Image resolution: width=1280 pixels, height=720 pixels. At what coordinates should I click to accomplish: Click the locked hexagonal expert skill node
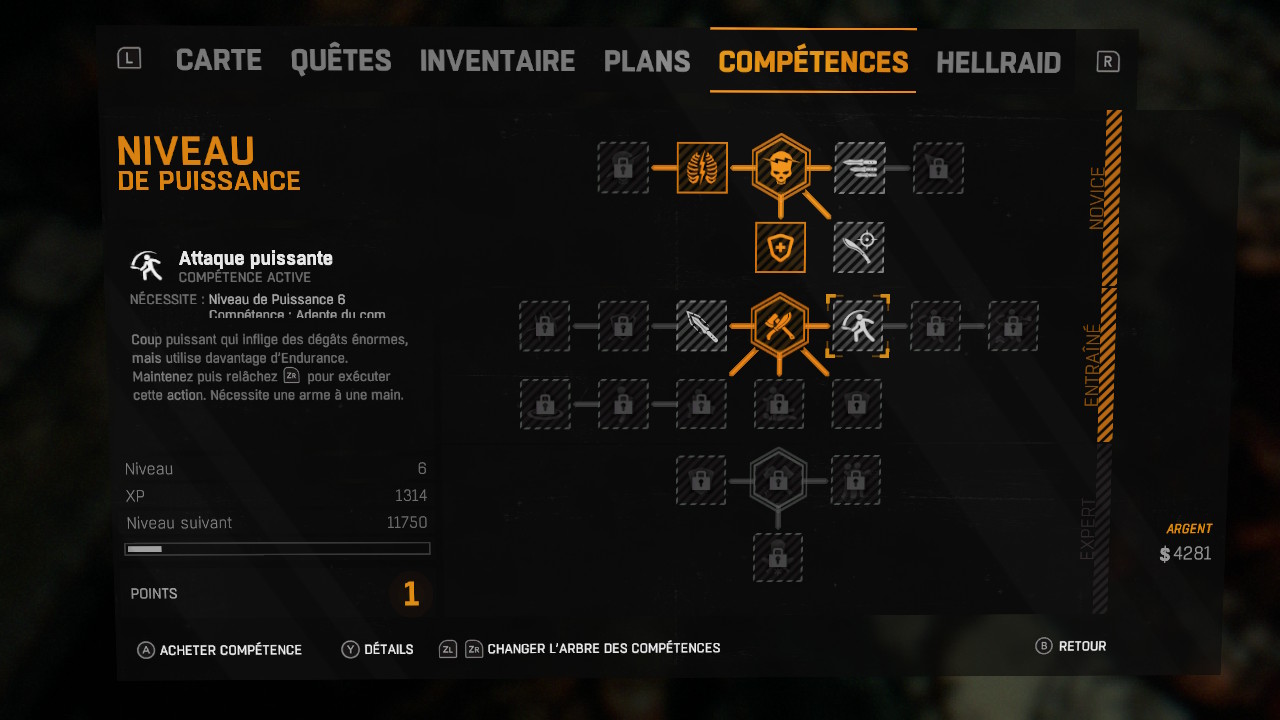click(x=778, y=481)
